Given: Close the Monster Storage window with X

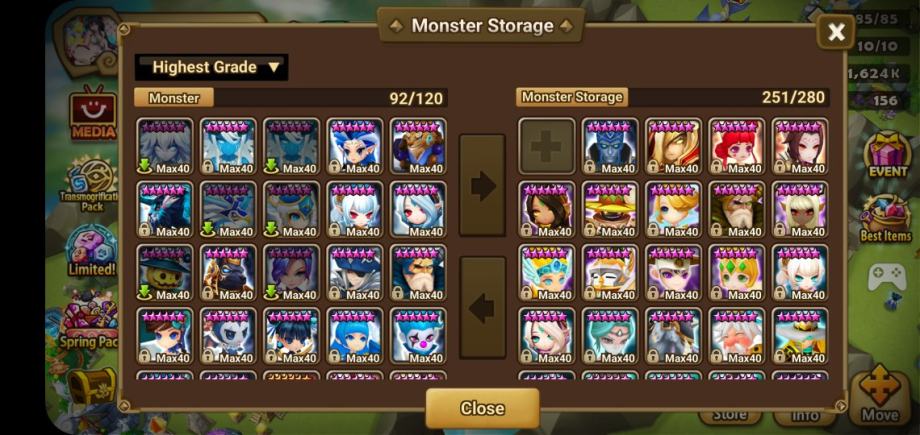Looking at the screenshot, I should coord(836,32).
